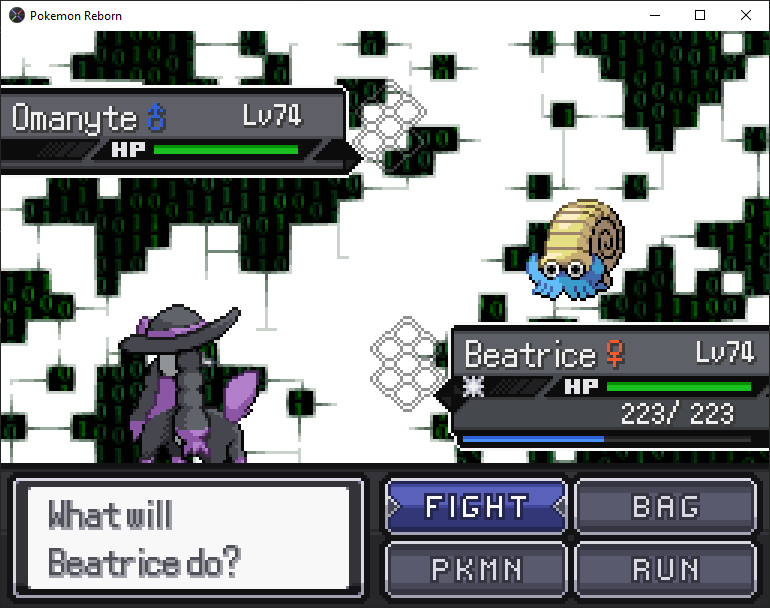Open the BAG menu
This screenshot has width=770, height=608.
pos(665,507)
